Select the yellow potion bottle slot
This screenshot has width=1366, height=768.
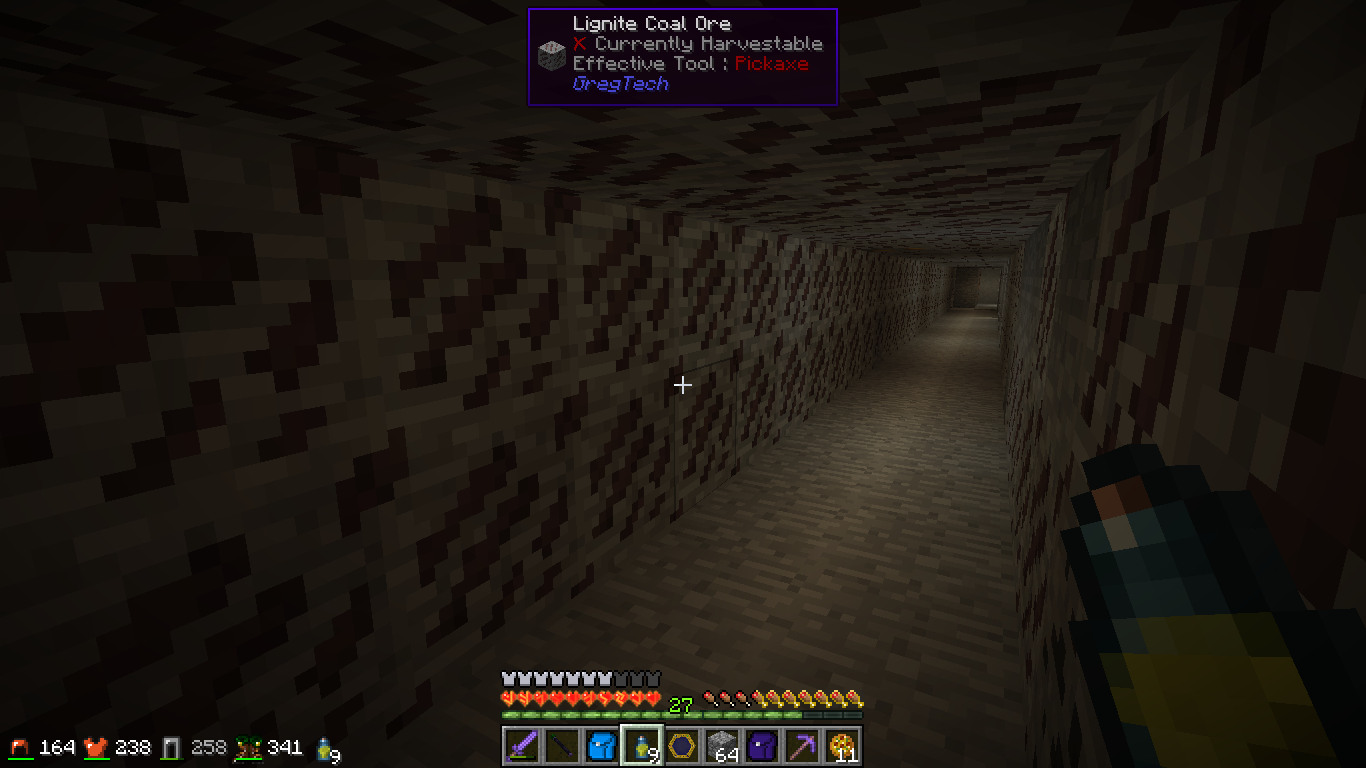point(642,746)
